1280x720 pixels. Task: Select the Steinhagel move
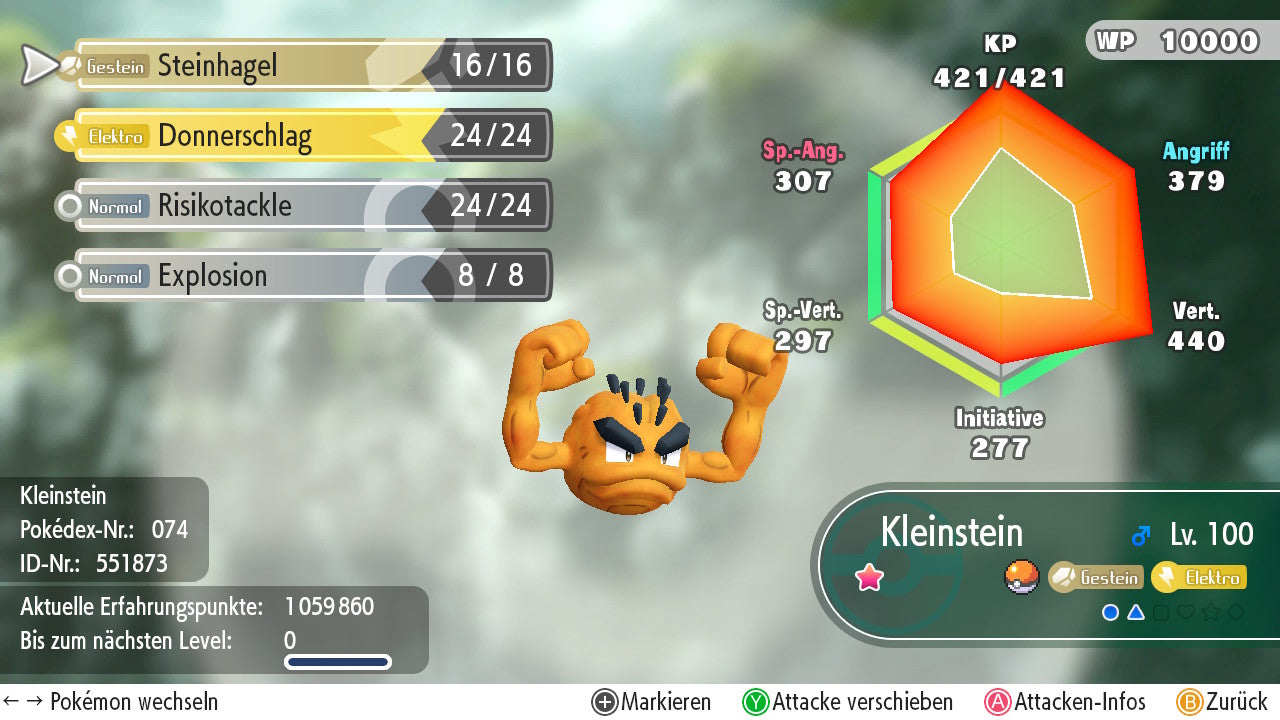coord(310,66)
